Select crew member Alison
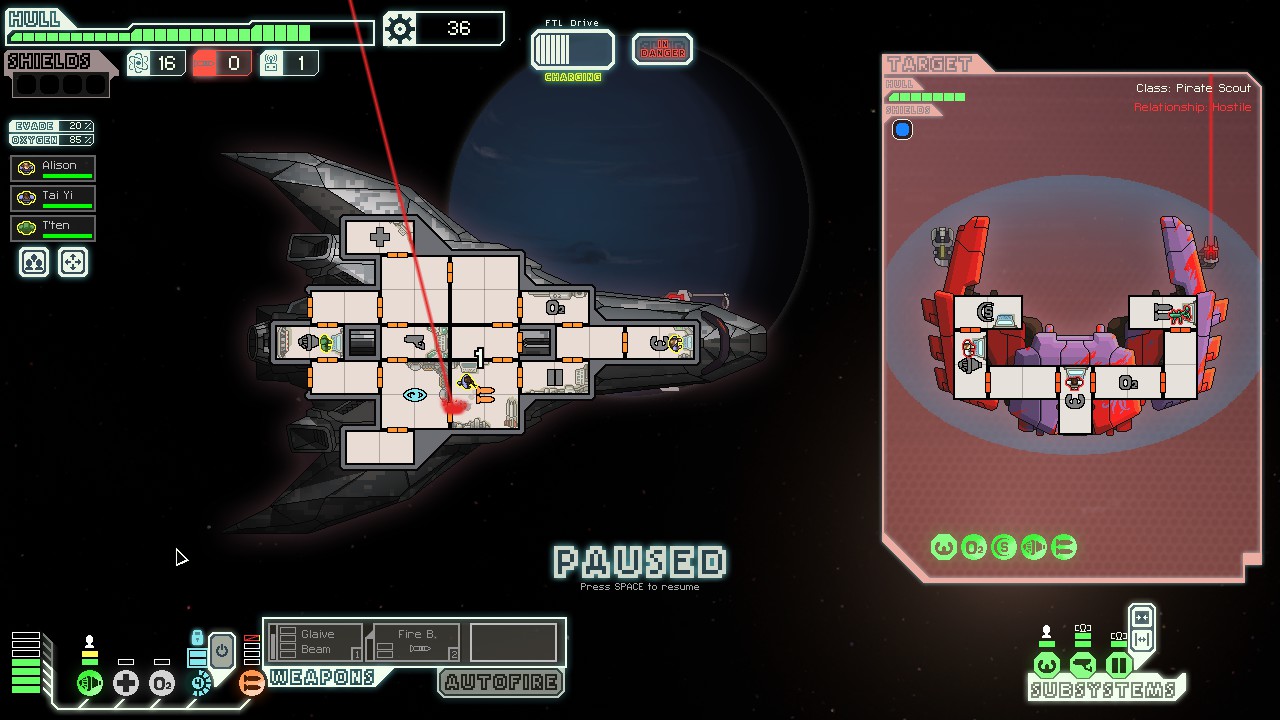 pos(53,167)
